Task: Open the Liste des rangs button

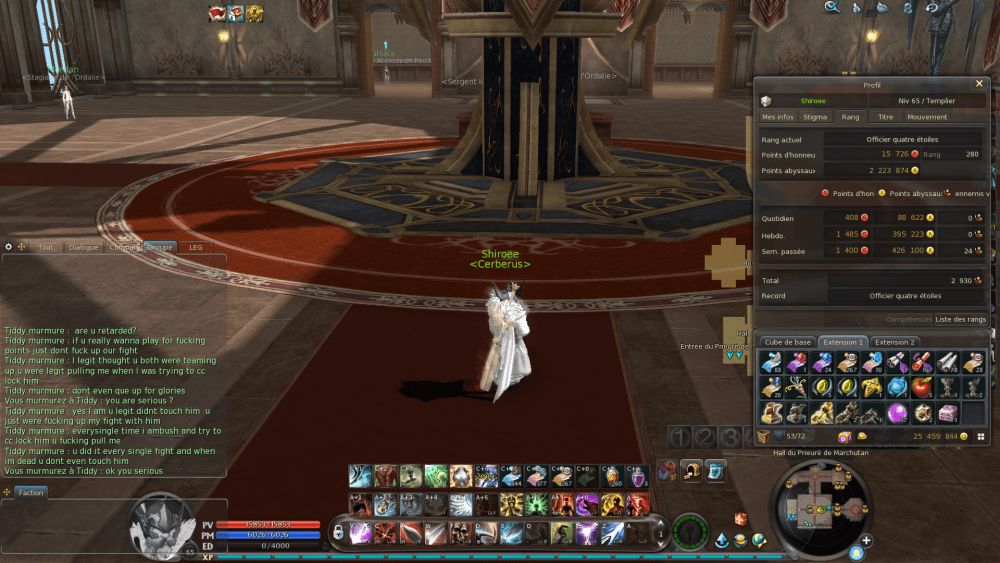Action: coord(960,319)
